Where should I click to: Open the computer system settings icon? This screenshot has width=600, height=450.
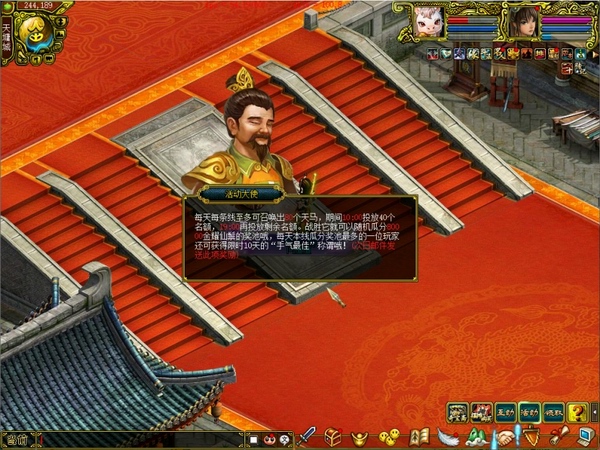point(585,437)
